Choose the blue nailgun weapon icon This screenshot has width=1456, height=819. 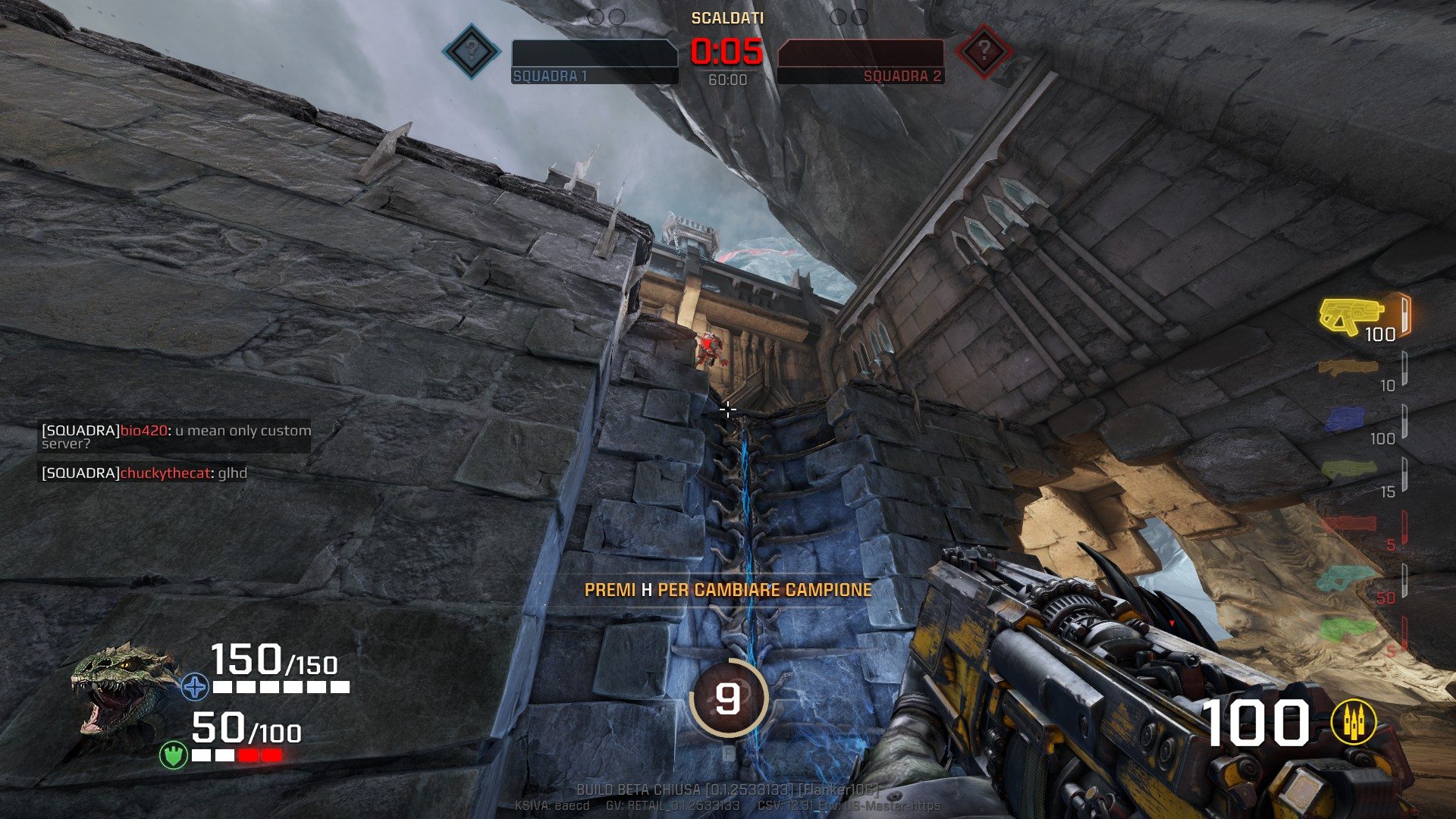tap(1346, 419)
